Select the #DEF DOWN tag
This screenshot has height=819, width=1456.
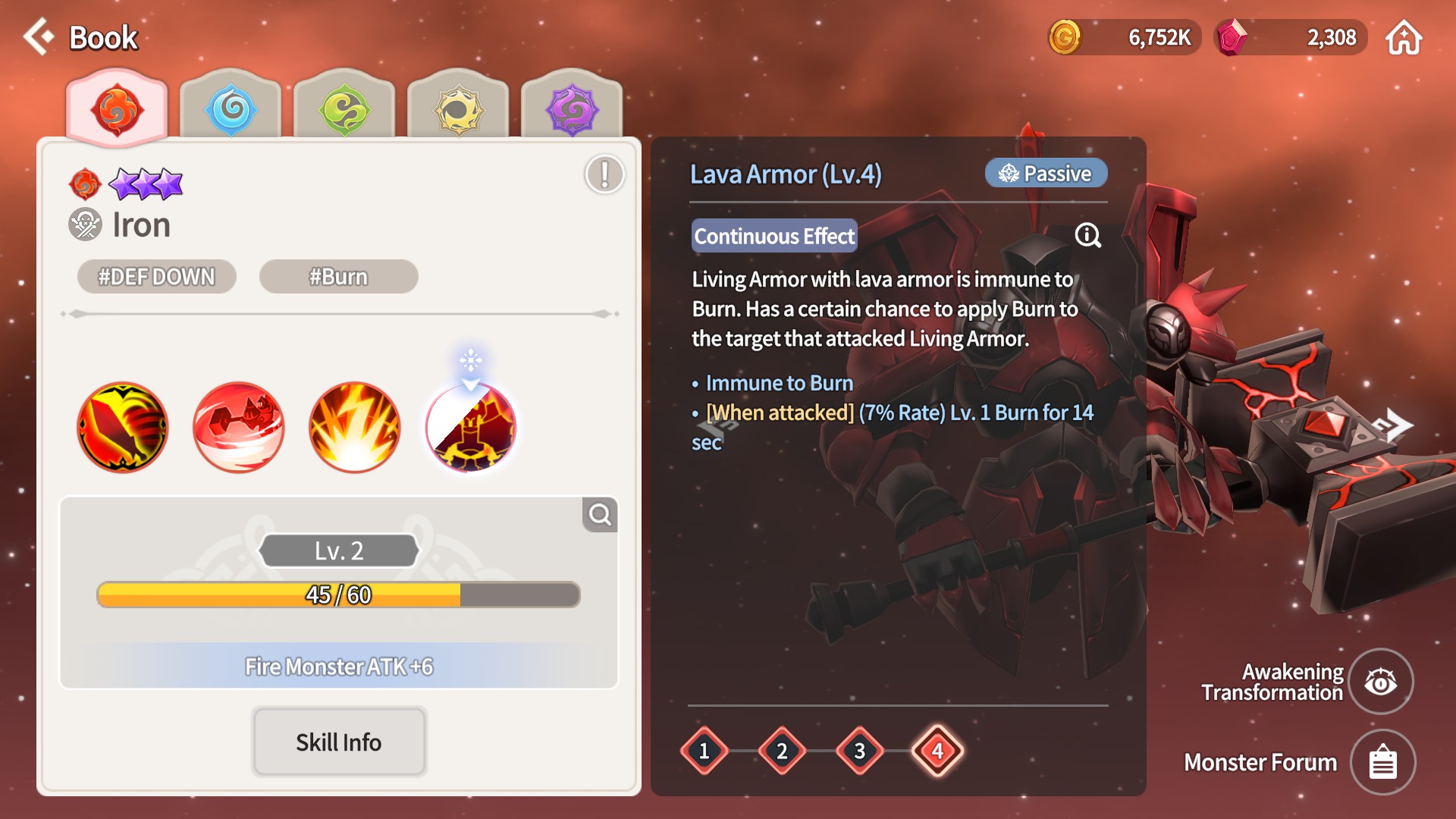pos(157,277)
